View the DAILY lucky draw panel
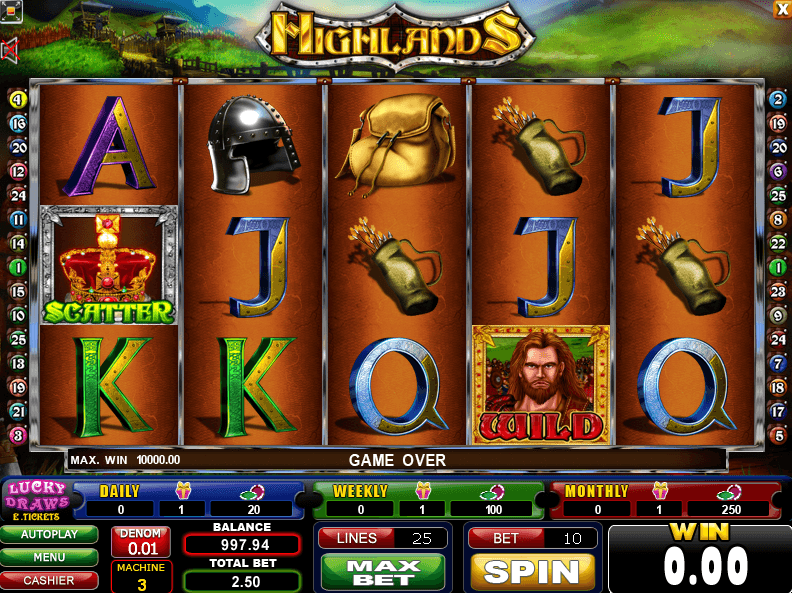Viewport: 792px width, 593px height. pos(188,500)
